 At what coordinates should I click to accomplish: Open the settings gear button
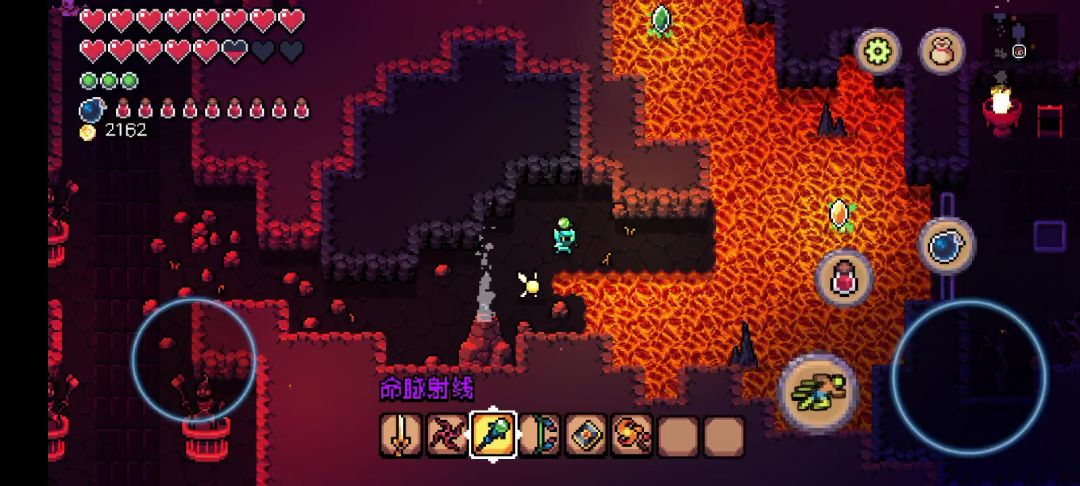878,51
